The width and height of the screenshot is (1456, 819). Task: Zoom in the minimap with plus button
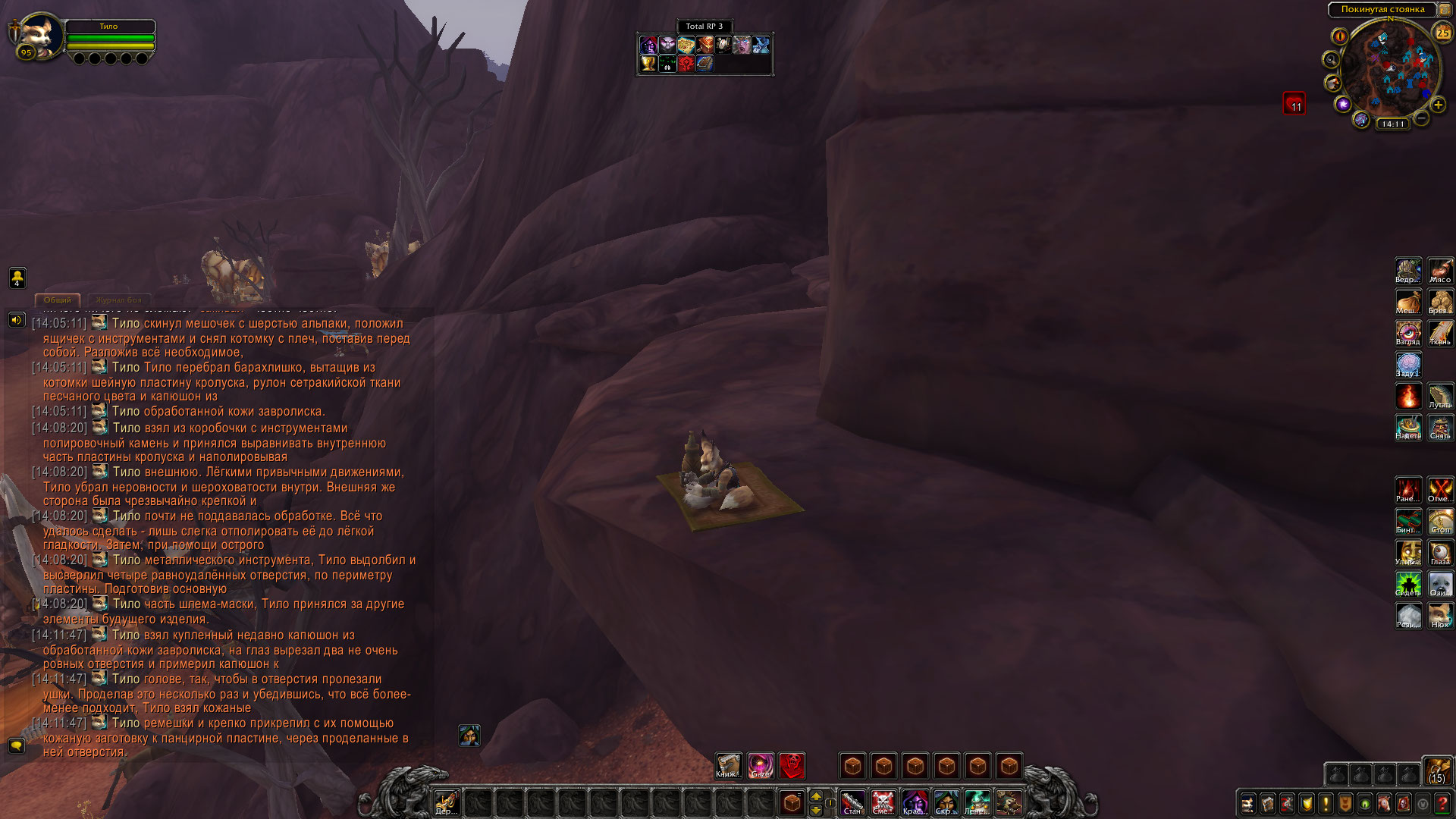point(1438,105)
